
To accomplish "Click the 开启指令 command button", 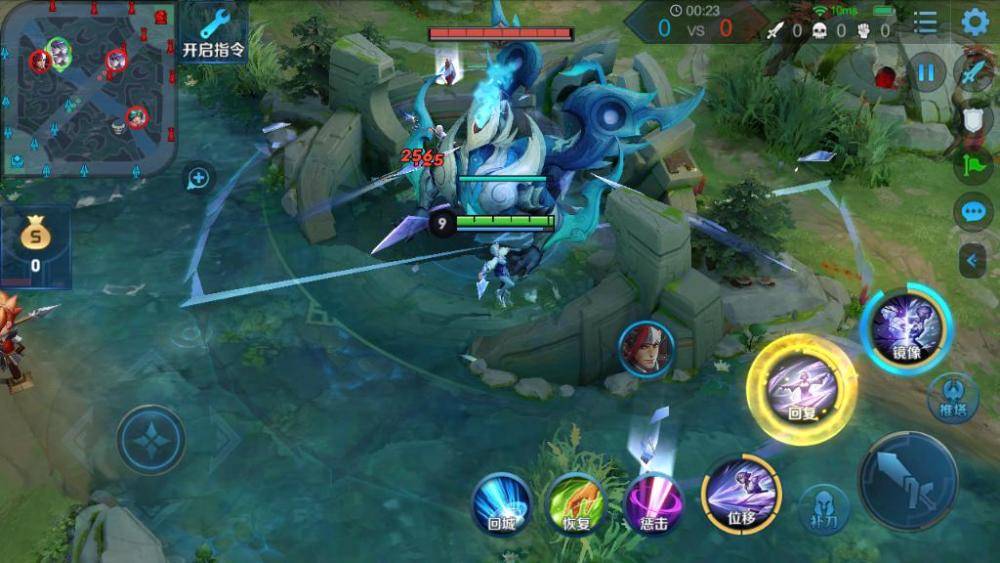I will (x=214, y=33).
